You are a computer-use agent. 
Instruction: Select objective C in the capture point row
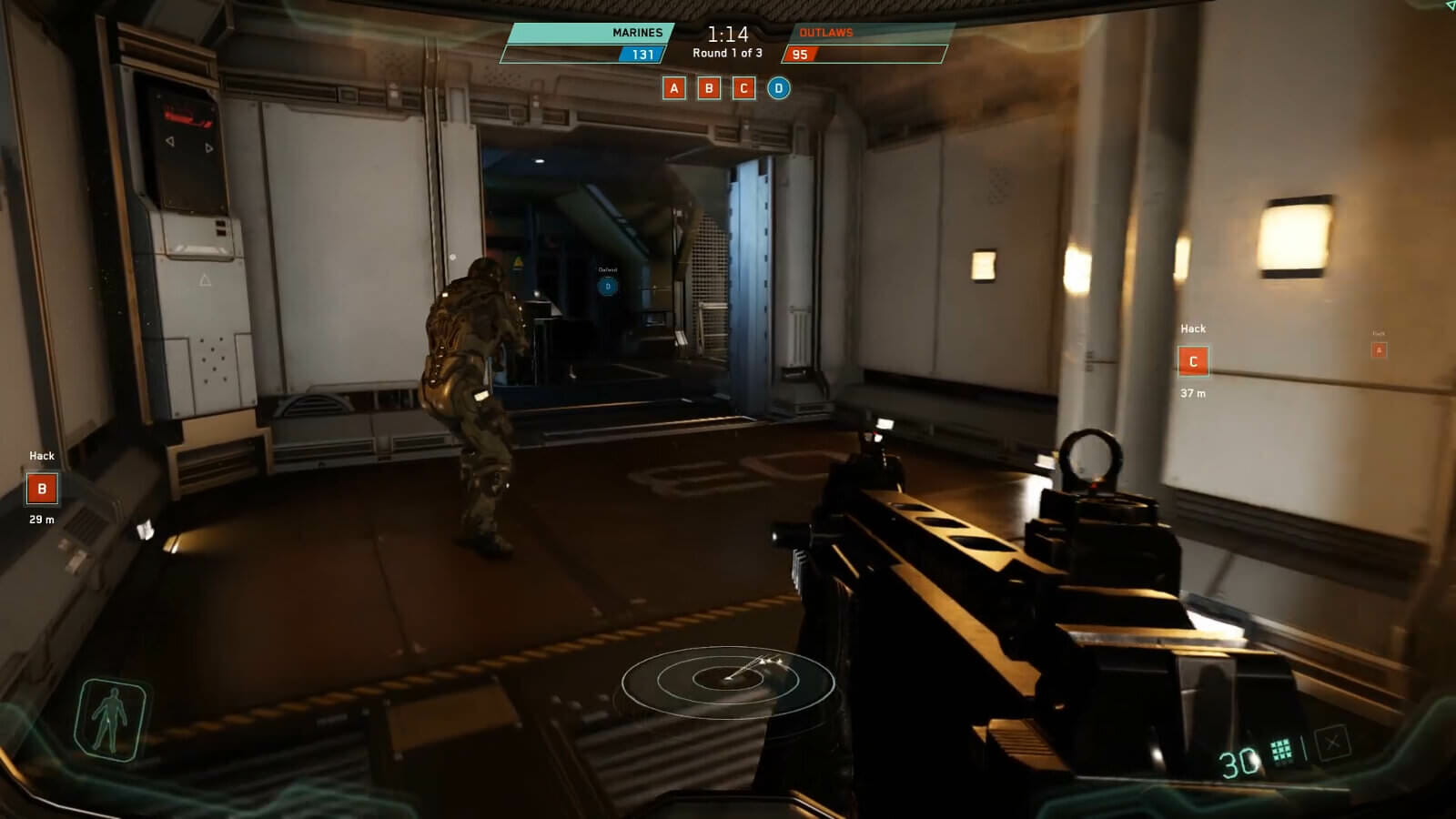click(743, 88)
